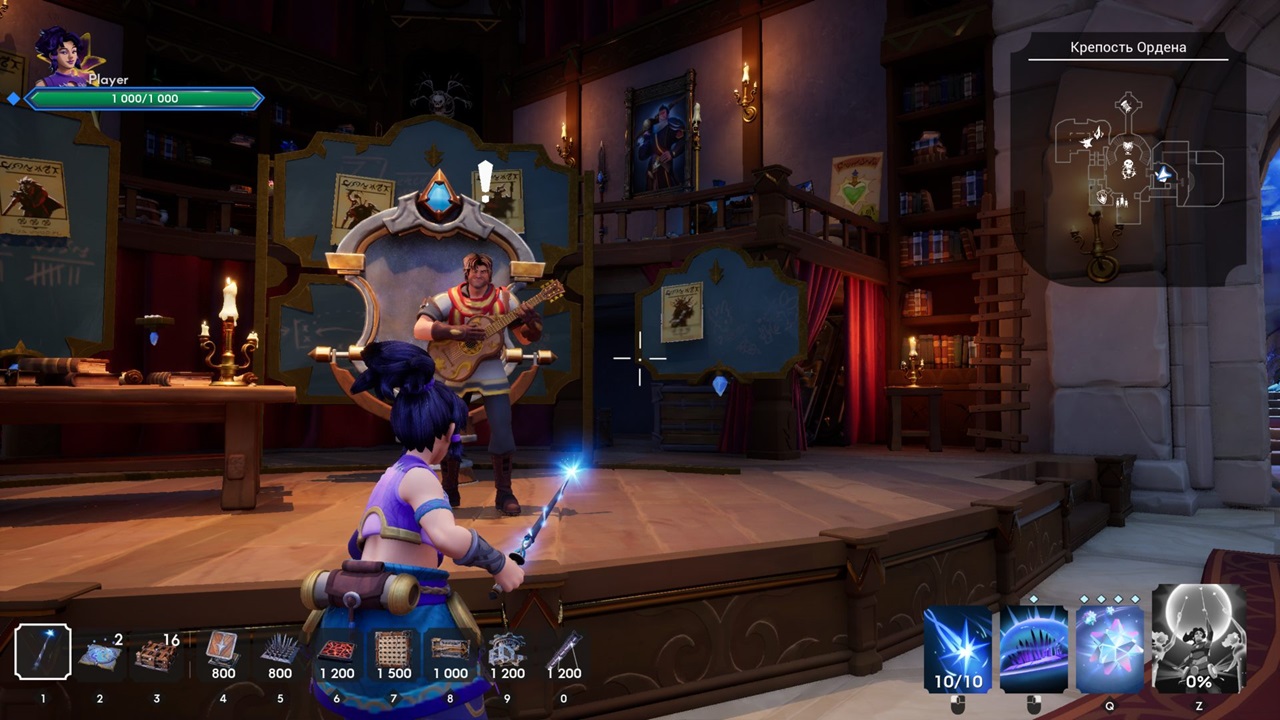Pick the wall trap costing 1 000

click(x=450, y=652)
